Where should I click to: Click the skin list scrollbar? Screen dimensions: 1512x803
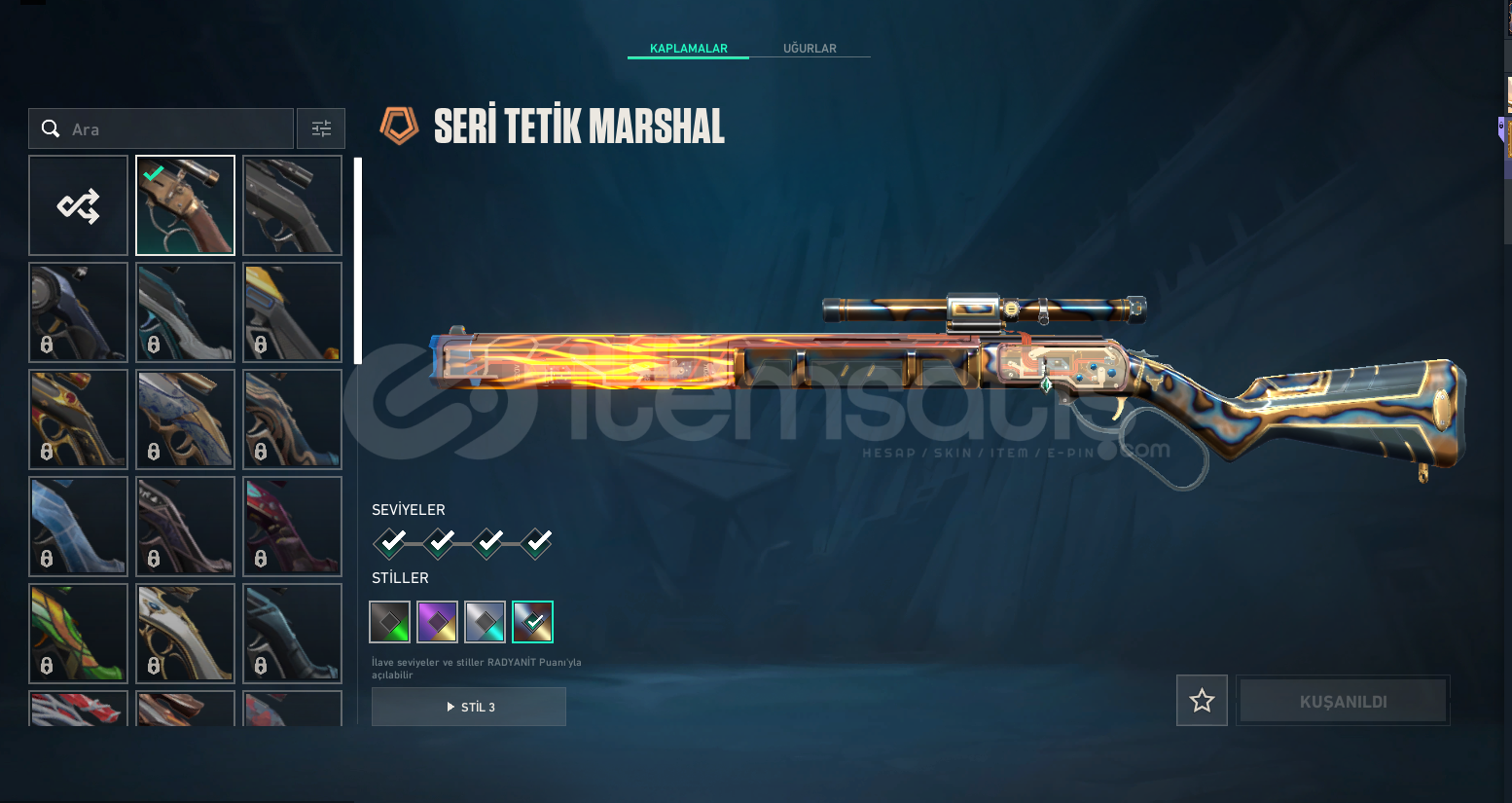358,261
